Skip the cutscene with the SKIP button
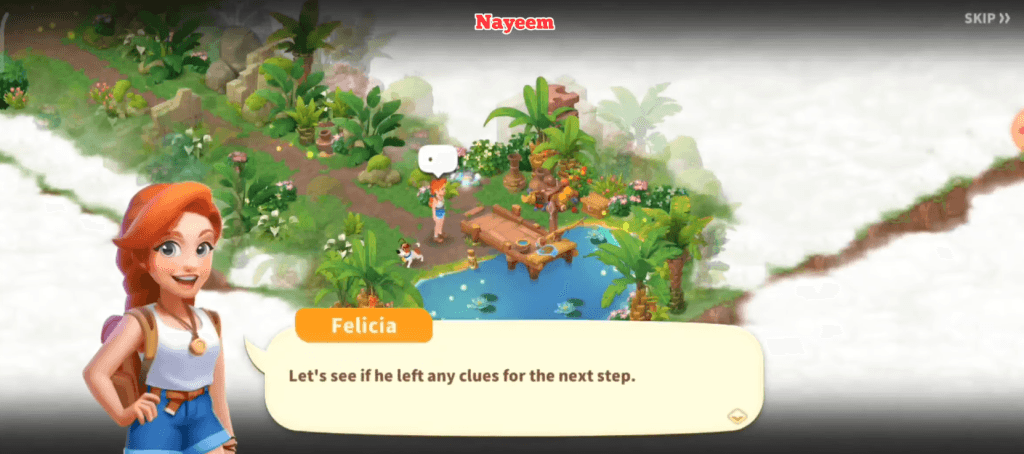 [x=986, y=18]
